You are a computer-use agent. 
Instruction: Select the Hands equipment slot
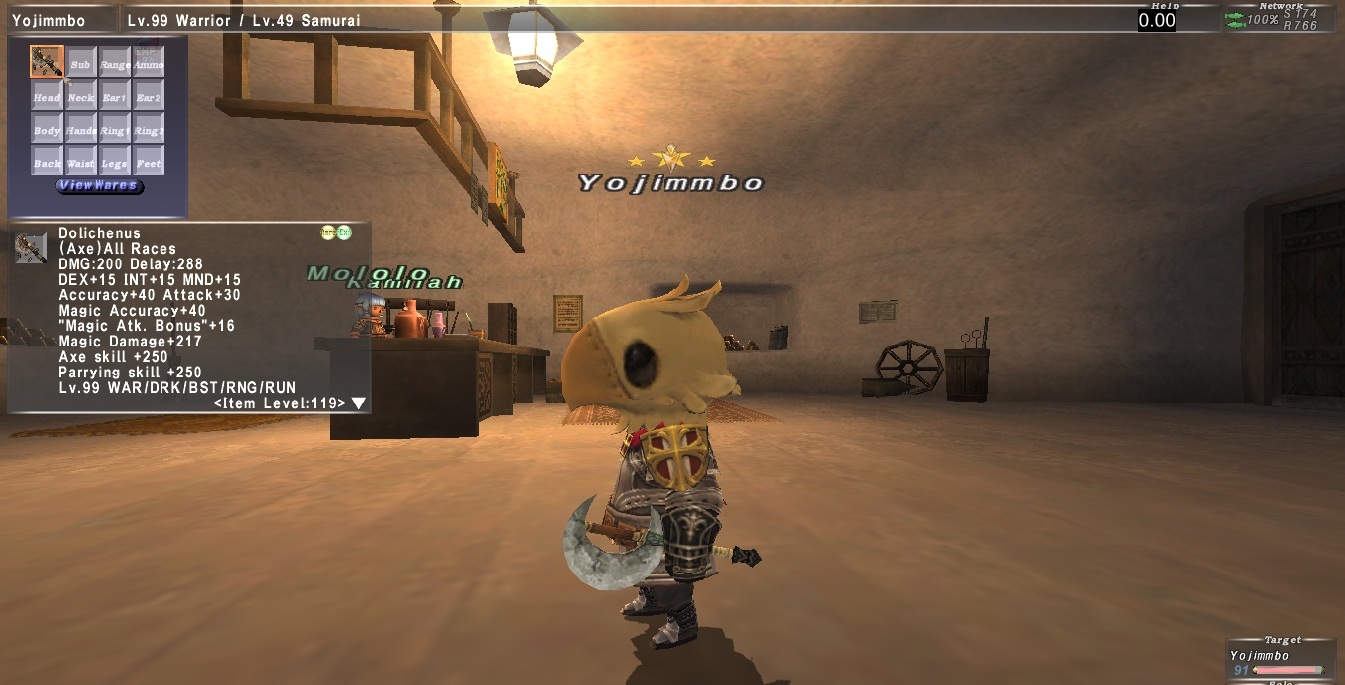[x=81, y=128]
